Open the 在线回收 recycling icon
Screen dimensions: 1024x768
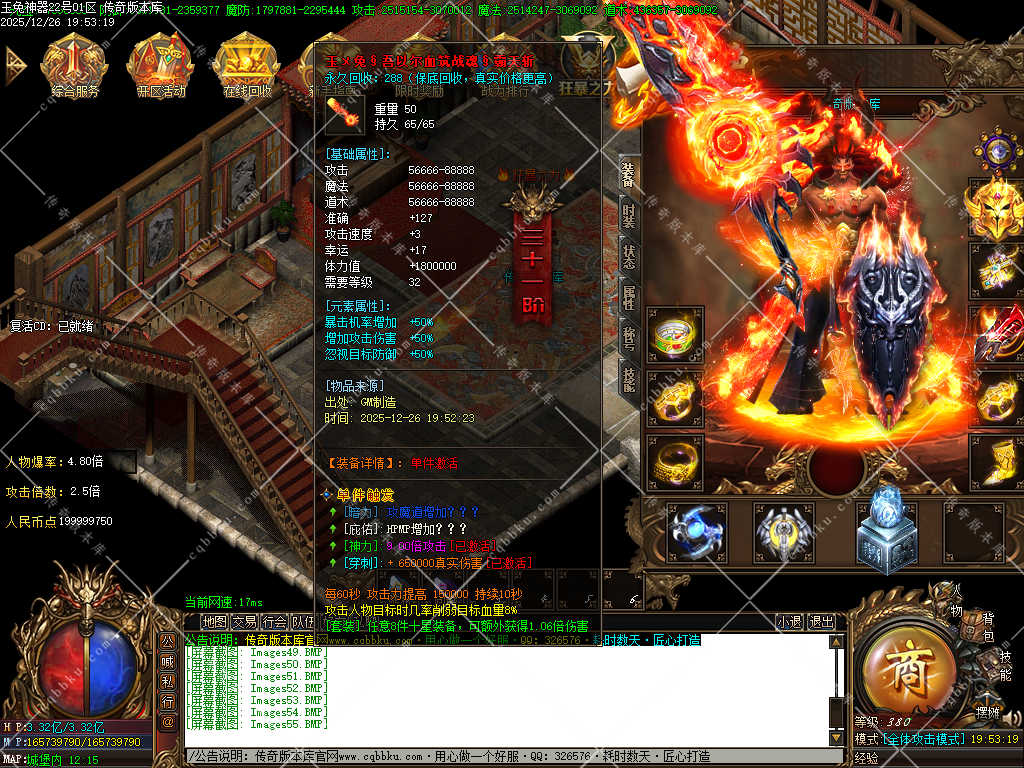(246, 64)
